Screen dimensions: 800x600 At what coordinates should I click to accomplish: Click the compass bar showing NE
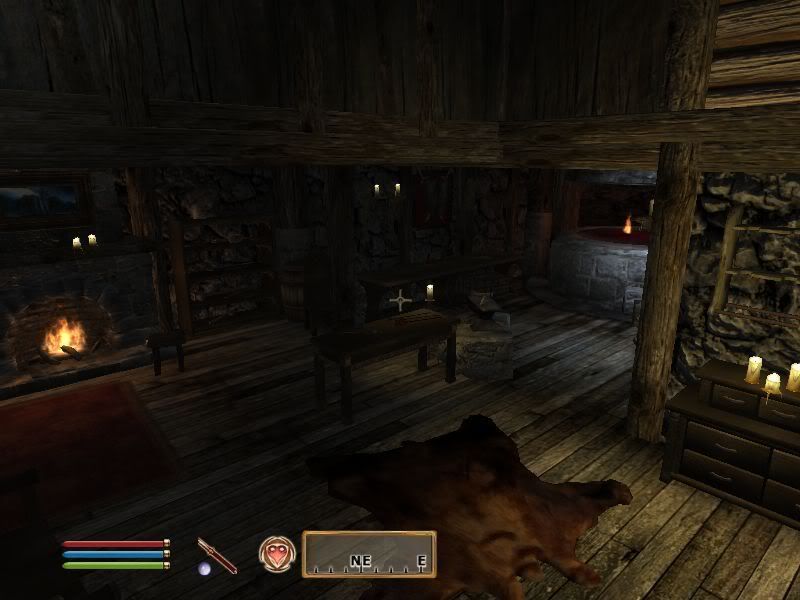[369, 554]
